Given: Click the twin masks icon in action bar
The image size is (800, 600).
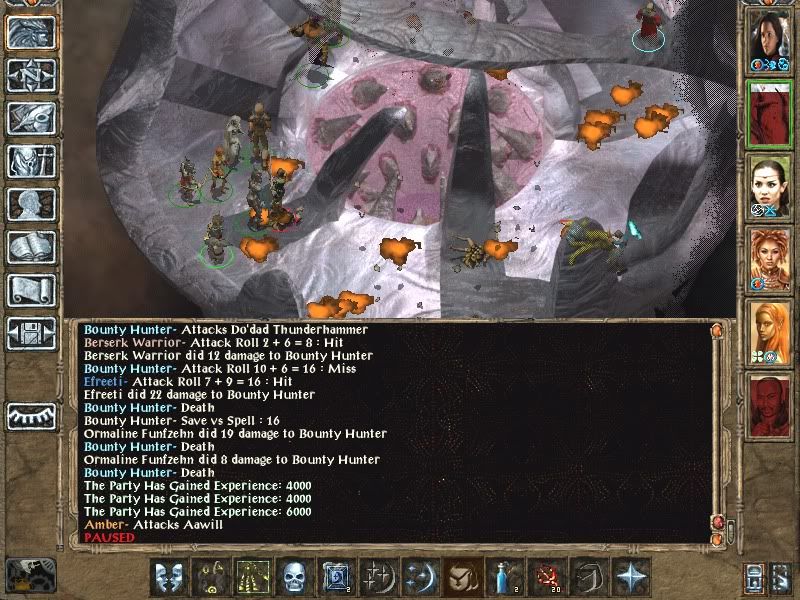Looking at the screenshot, I should click(168, 577).
